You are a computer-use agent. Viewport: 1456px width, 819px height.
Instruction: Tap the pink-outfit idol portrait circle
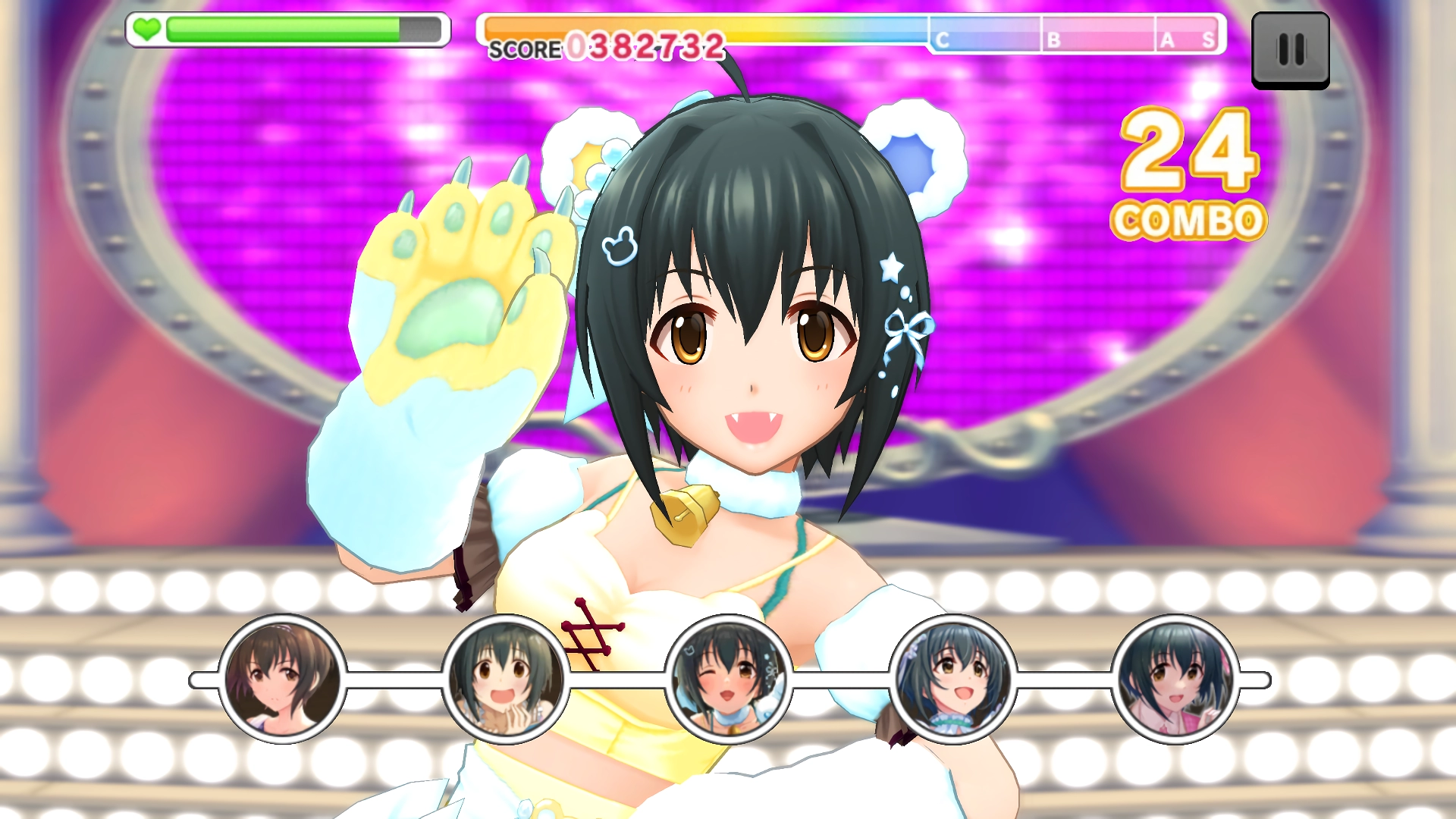[x=1175, y=679]
